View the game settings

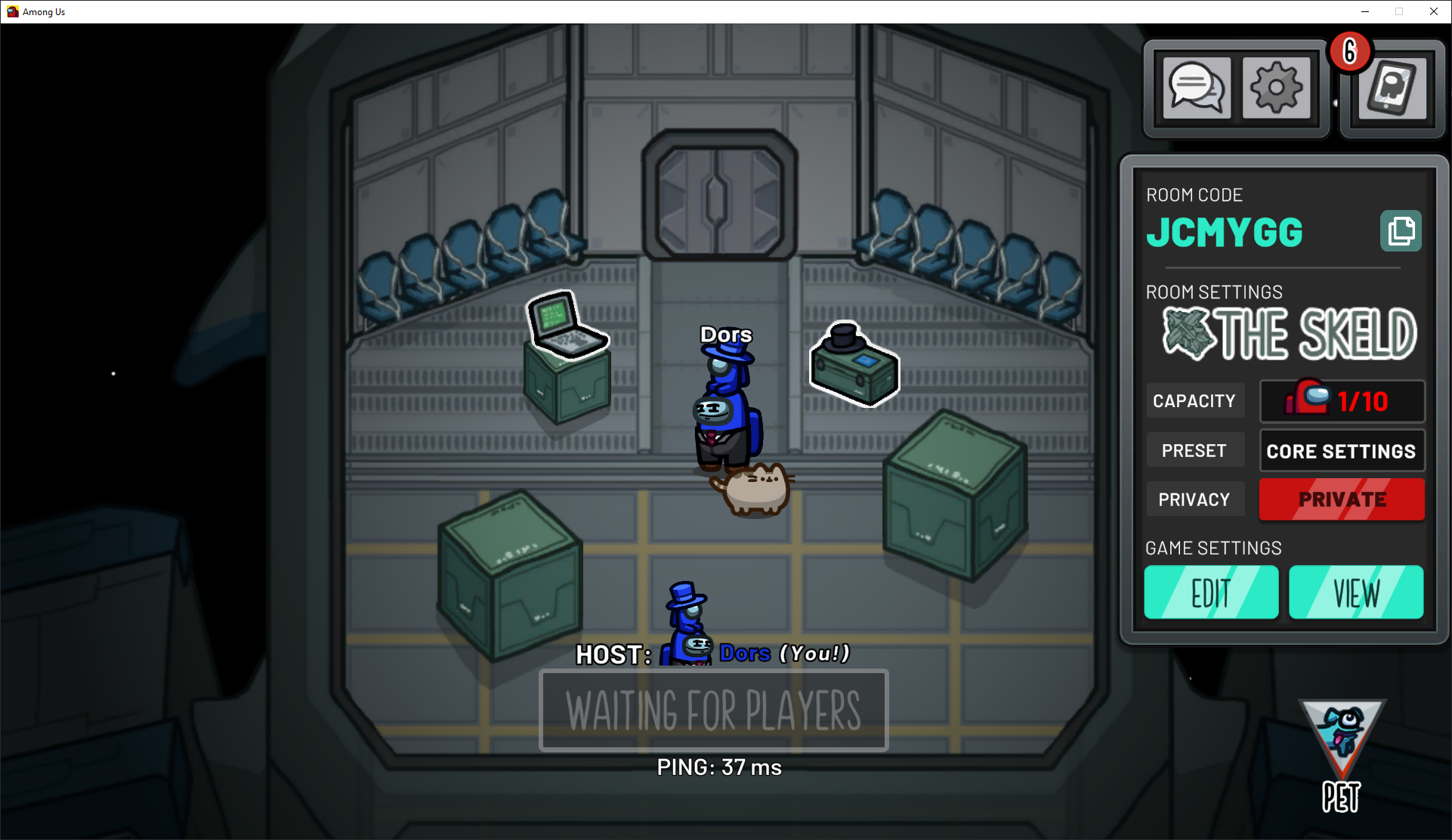(x=1356, y=593)
